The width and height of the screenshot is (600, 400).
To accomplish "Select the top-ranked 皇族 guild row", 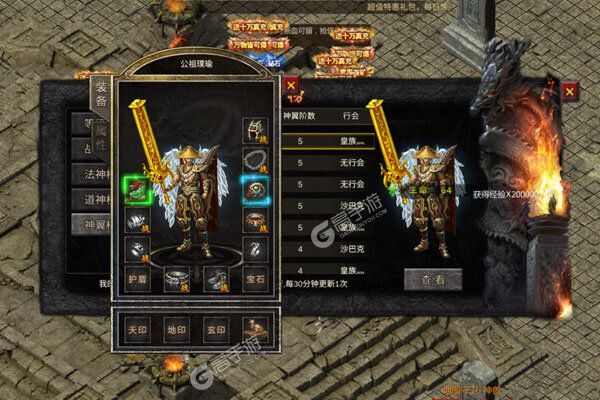I will [330, 141].
